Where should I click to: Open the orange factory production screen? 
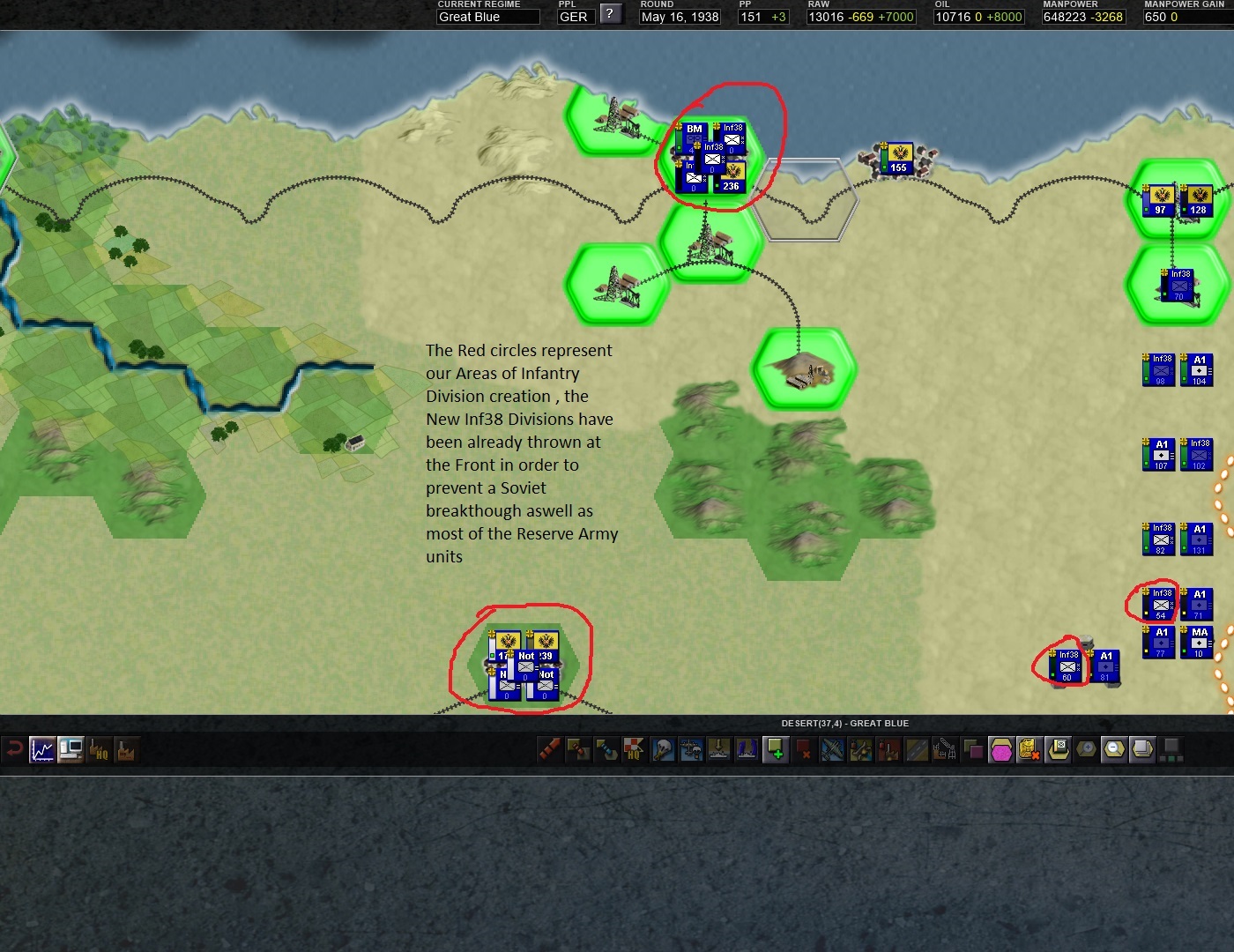126,750
